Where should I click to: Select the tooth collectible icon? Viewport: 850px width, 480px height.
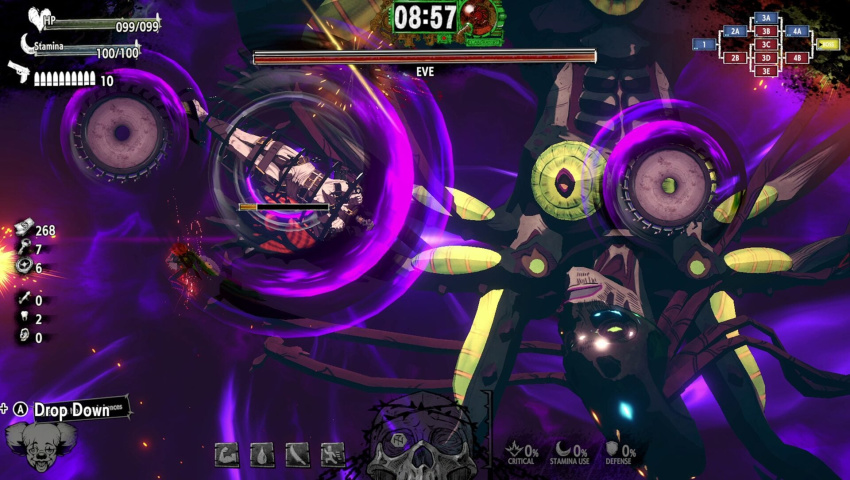(x=22, y=319)
